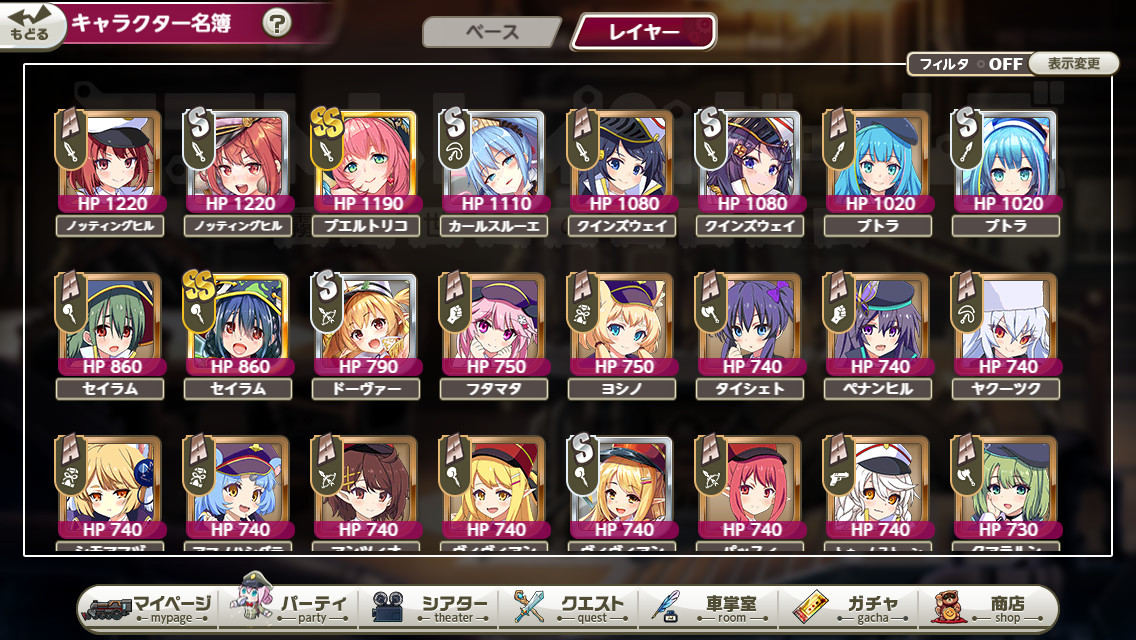
Task: Toggle the フィルタ OFF filter
Action: [x=968, y=64]
